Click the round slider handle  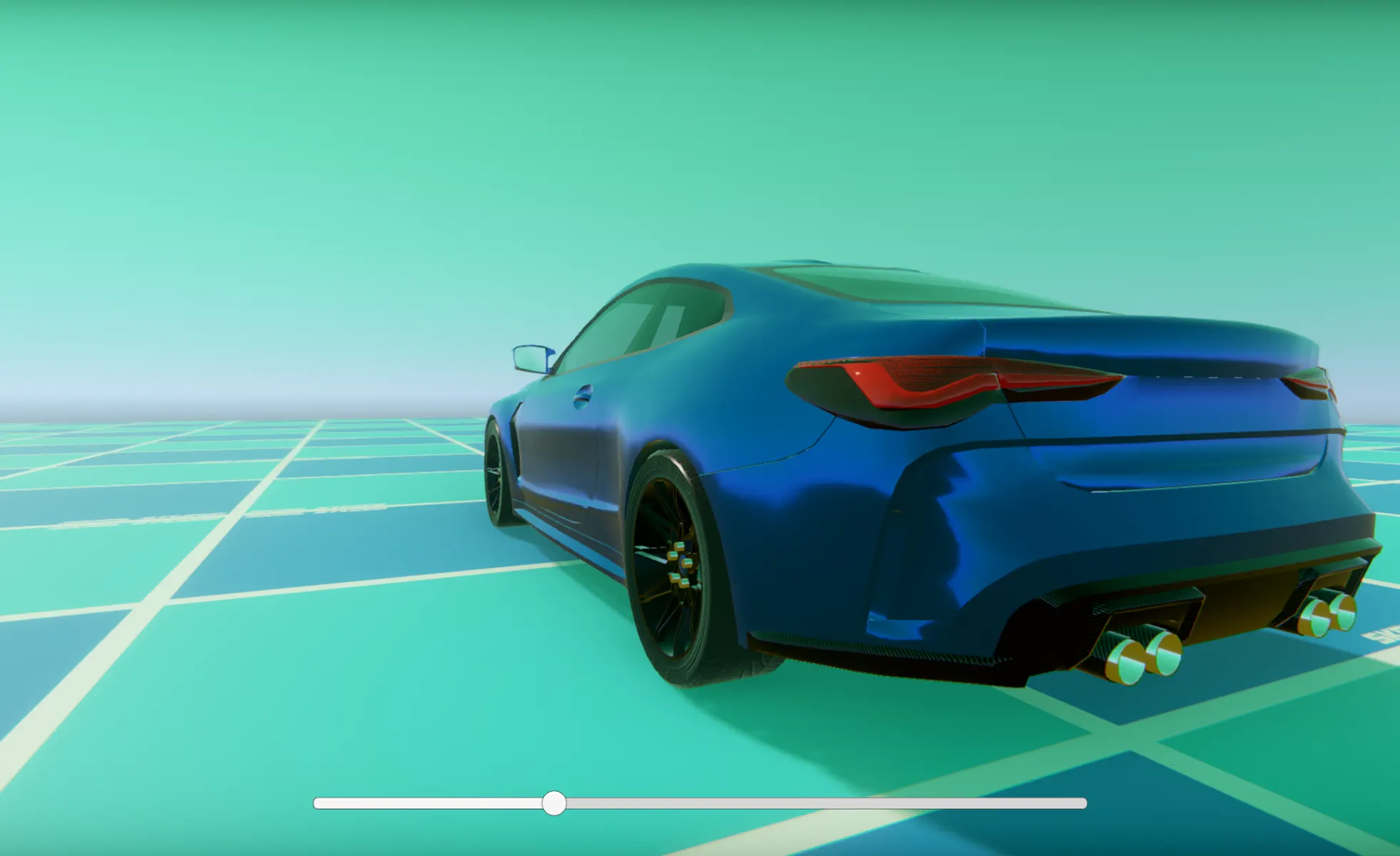(x=553, y=803)
